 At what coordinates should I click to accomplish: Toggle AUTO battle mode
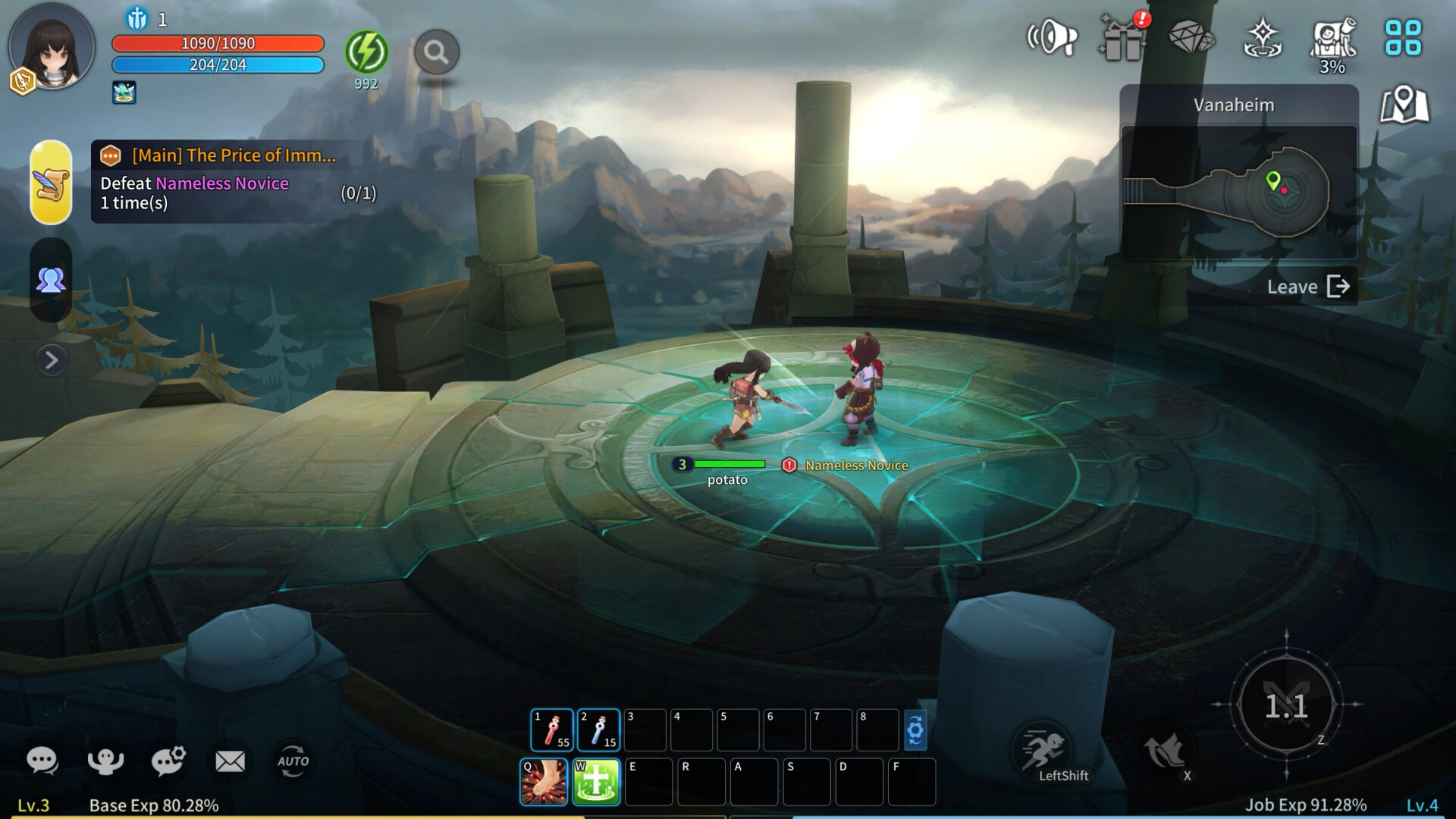[x=293, y=761]
